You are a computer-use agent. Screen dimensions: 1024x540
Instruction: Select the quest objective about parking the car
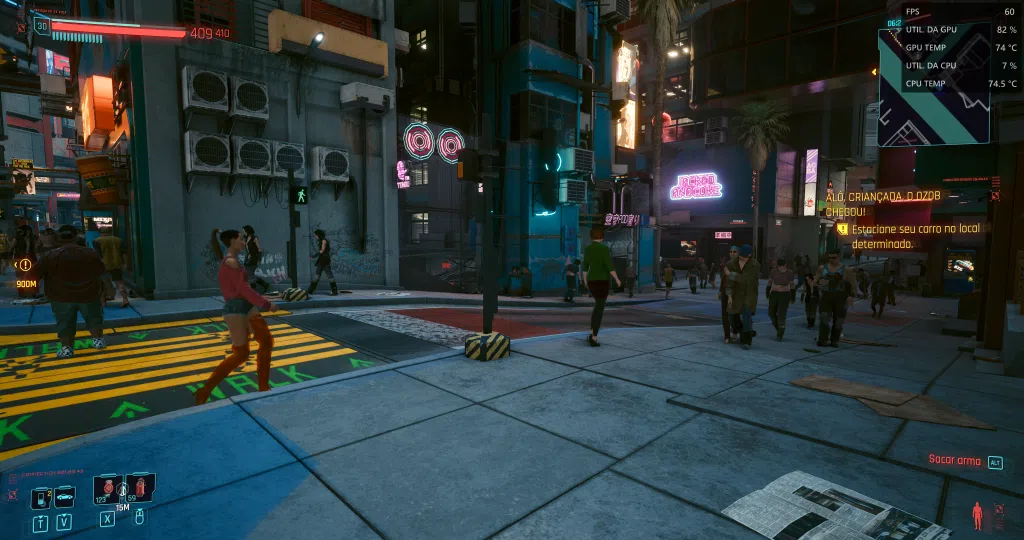click(x=916, y=236)
